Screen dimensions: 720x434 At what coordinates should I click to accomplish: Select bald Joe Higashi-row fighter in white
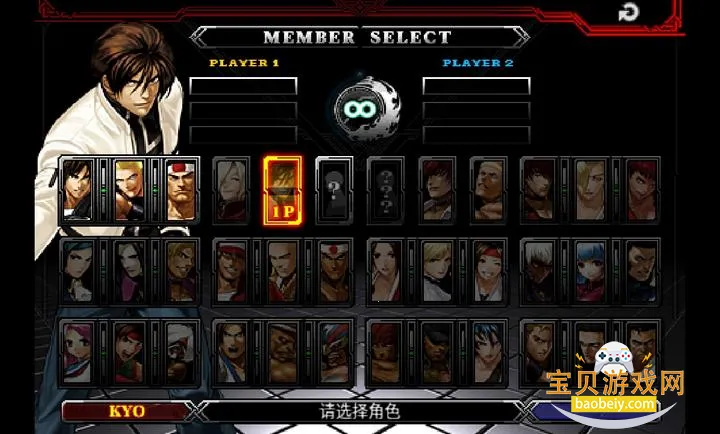tap(283, 270)
